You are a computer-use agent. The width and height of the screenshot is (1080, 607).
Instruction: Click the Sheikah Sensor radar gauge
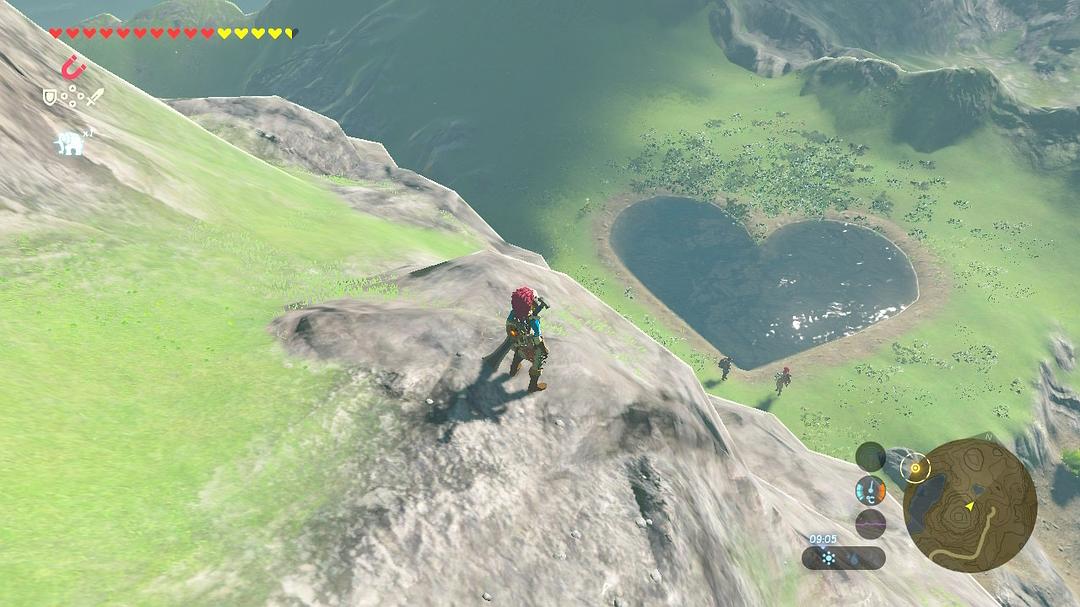click(x=870, y=456)
